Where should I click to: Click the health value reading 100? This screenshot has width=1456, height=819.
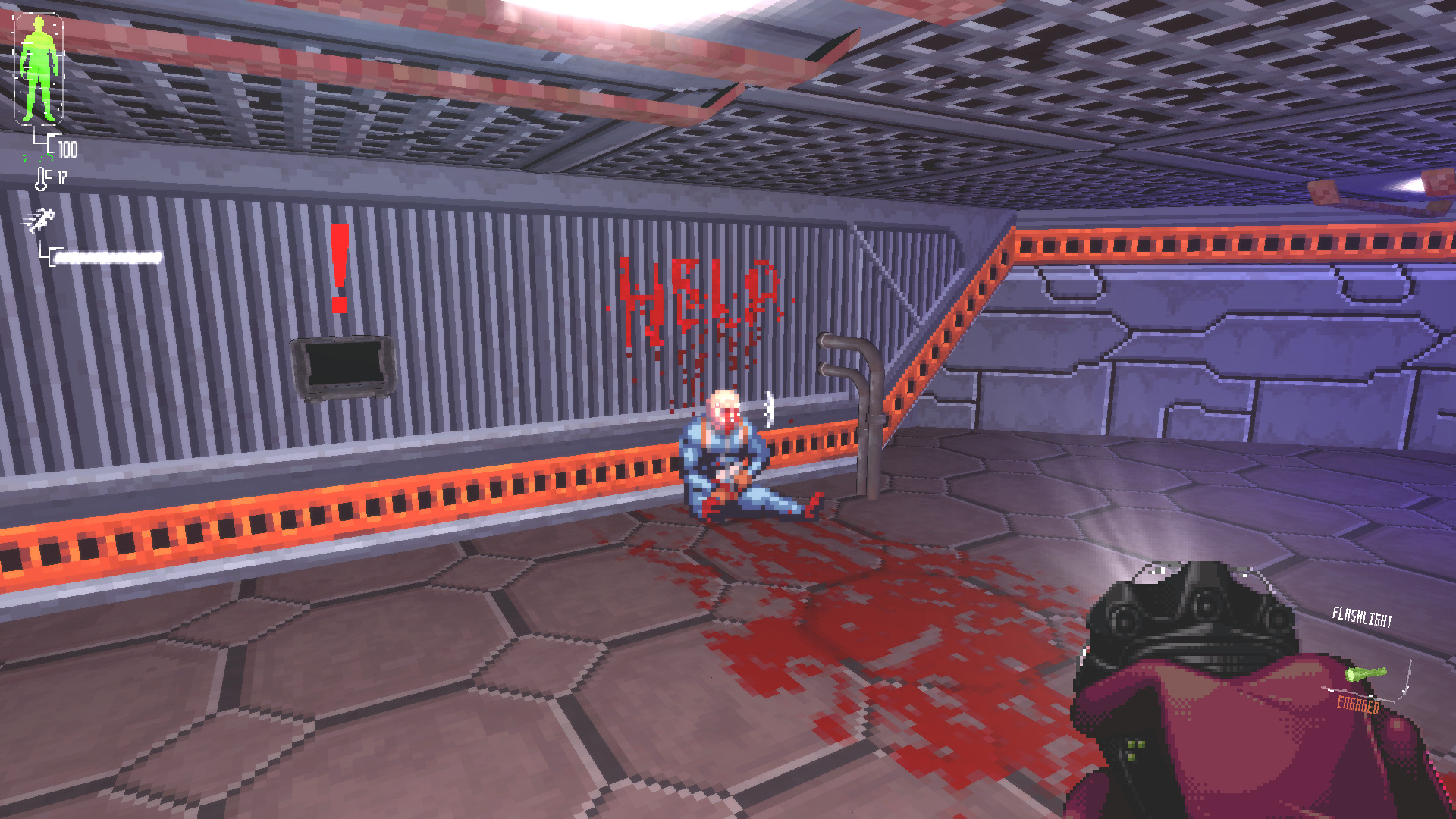coord(67,149)
